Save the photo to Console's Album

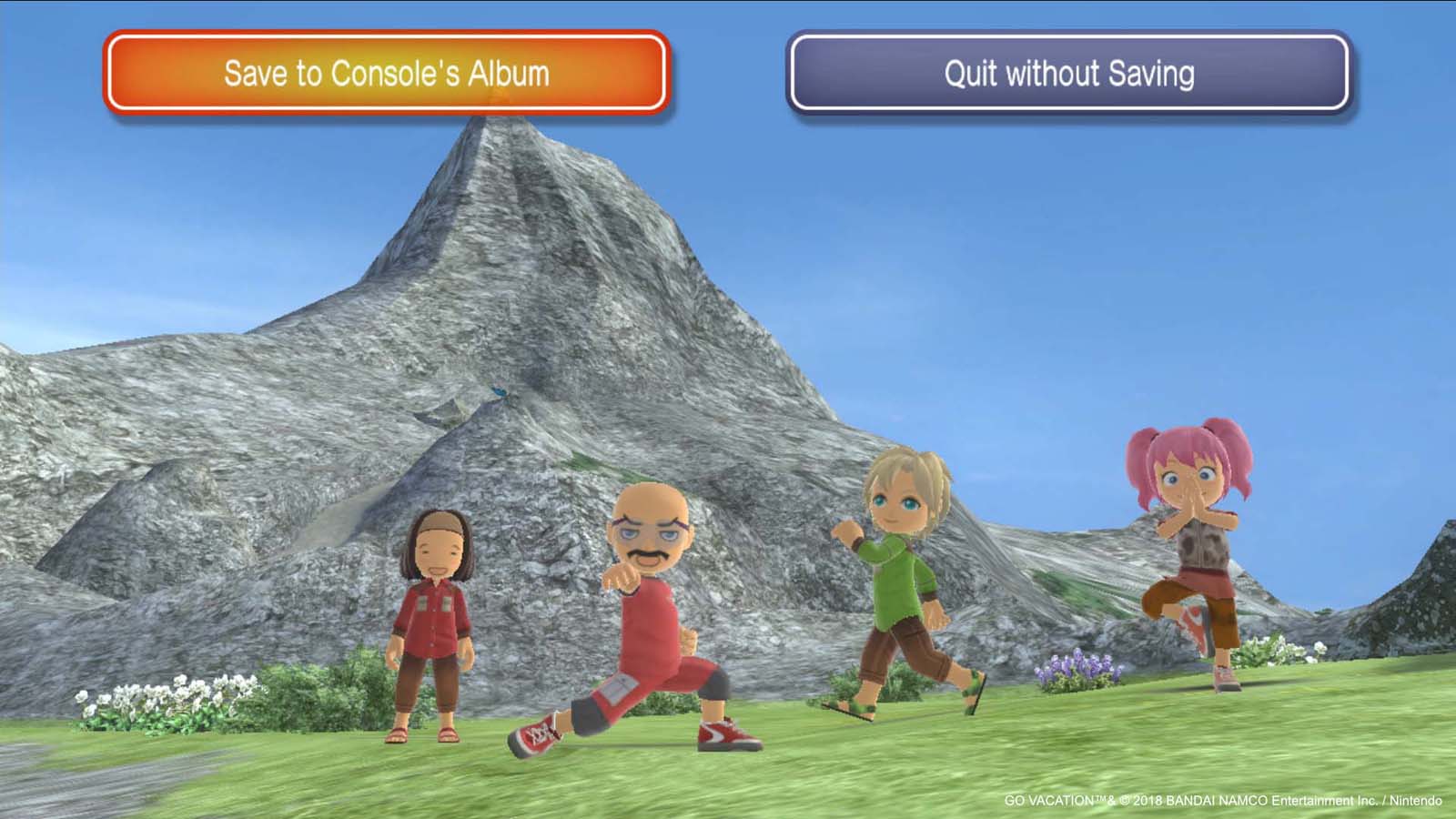387,73
